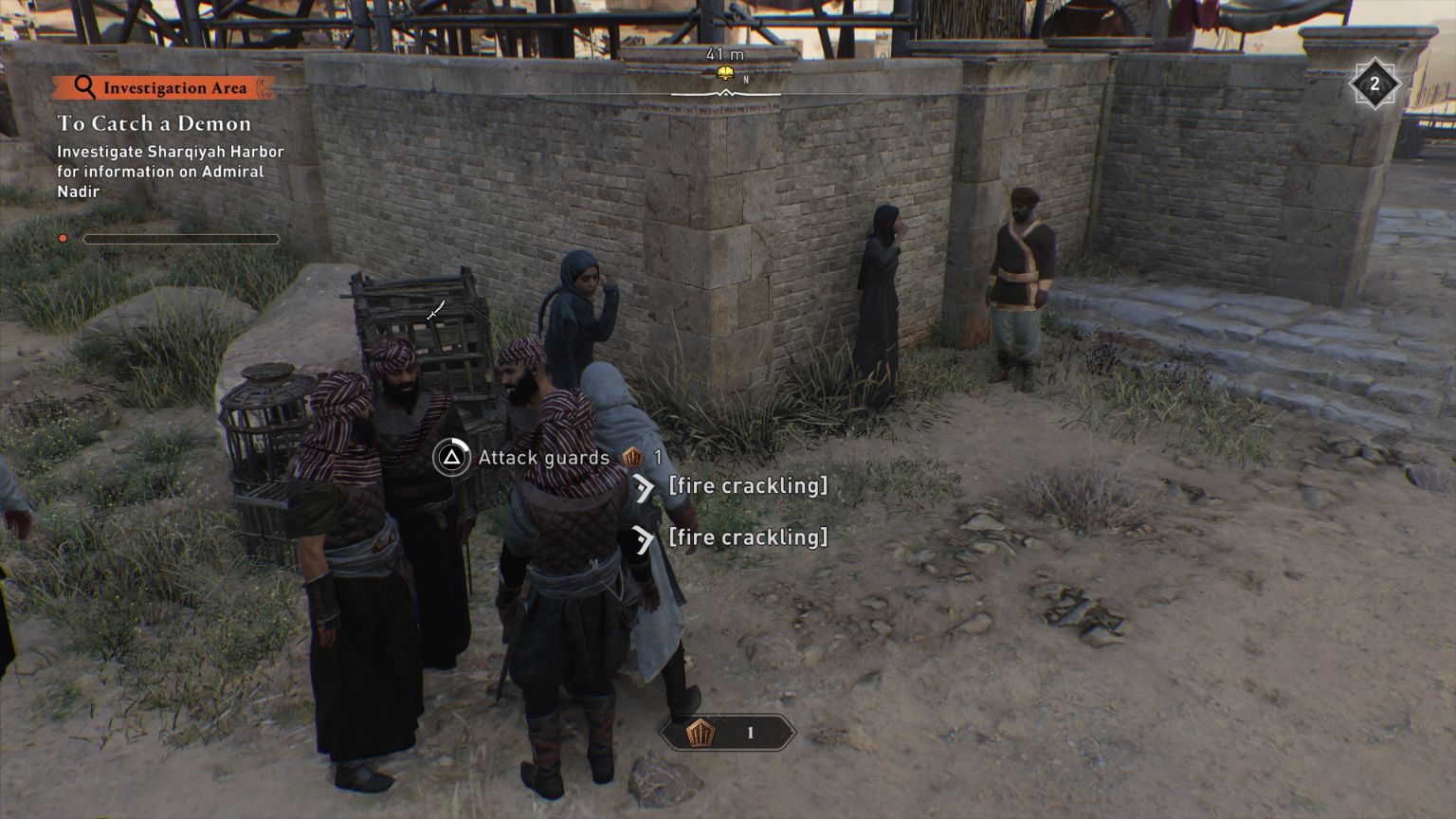Open the To Catch a Demon quest
The height and width of the screenshot is (819, 1456).
tap(155, 123)
